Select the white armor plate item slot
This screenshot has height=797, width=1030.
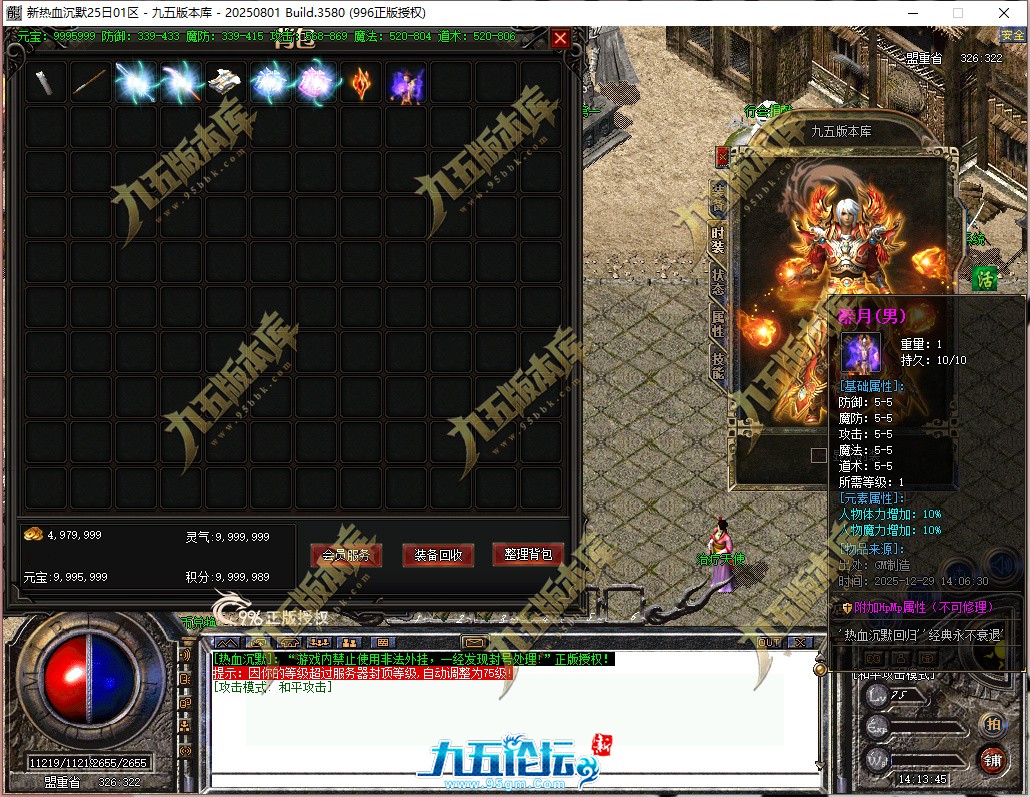coord(226,83)
